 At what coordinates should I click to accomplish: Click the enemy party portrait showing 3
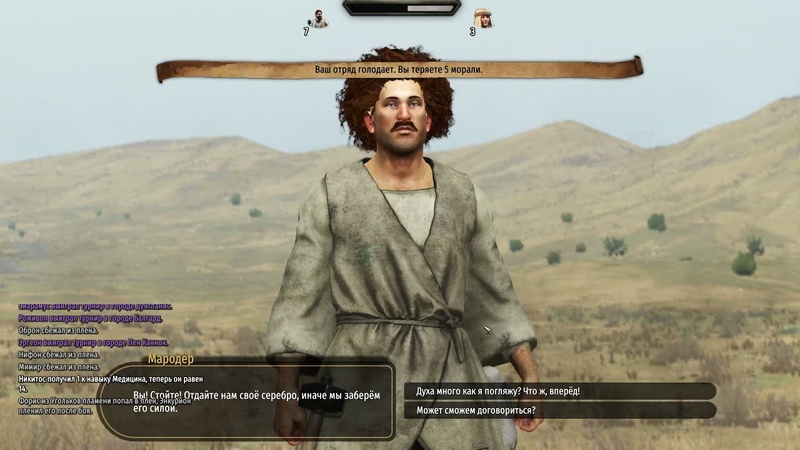point(483,18)
